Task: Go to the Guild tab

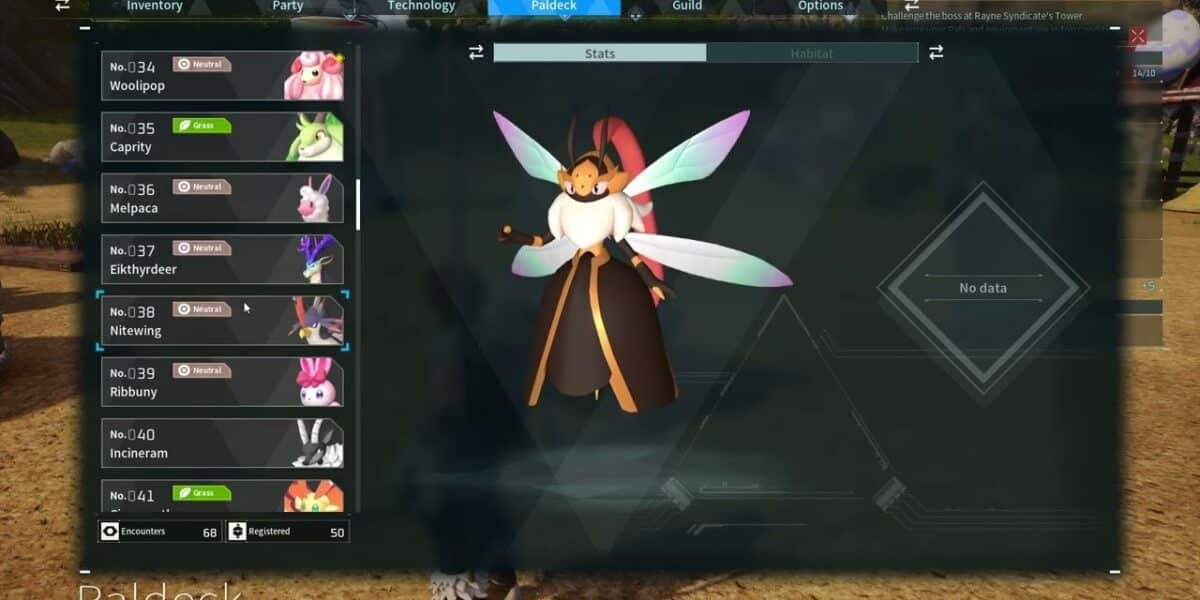Action: 687,6
